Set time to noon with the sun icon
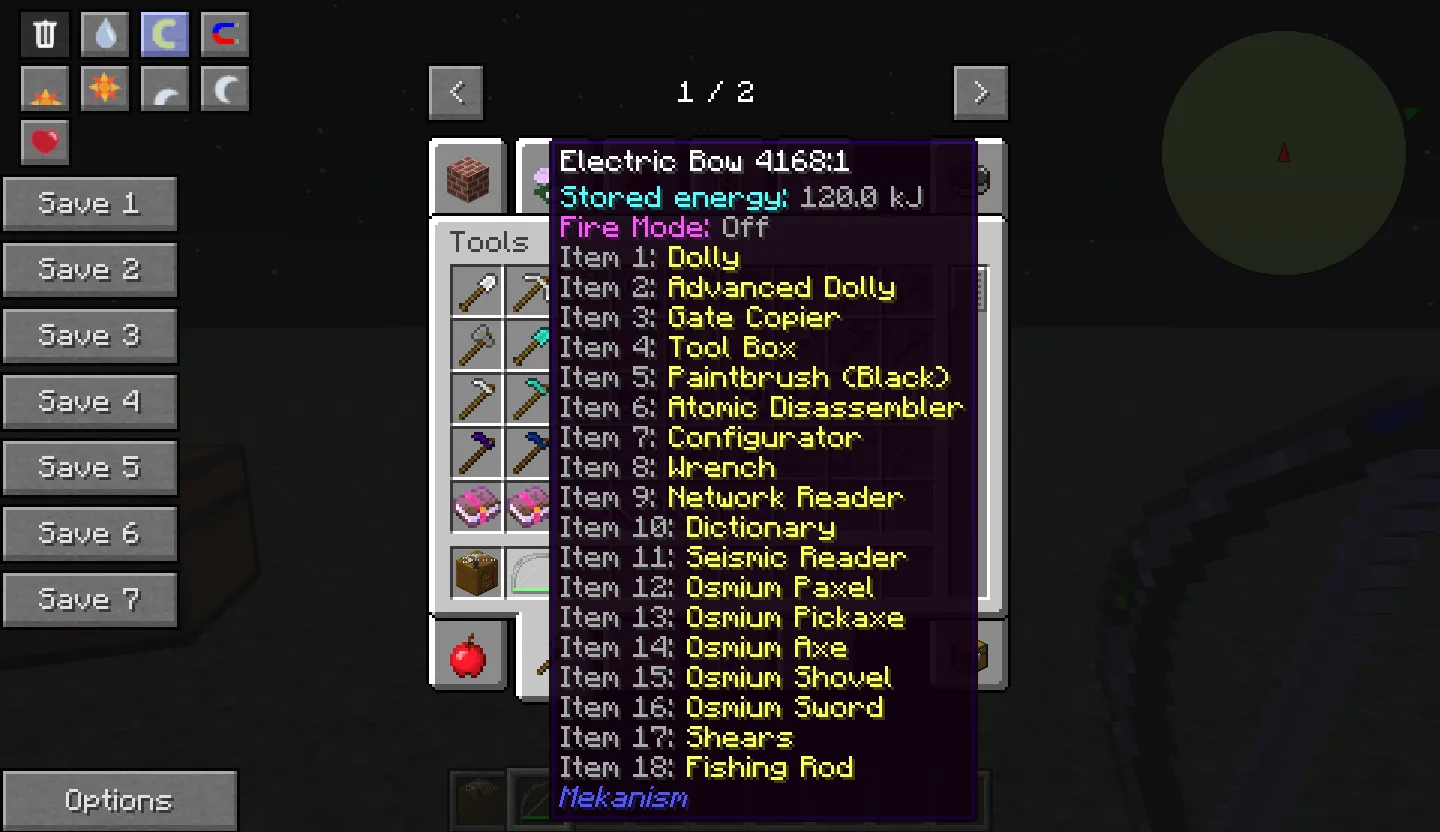Viewport: 1440px width, 832px height. pyautogui.click(x=104, y=88)
